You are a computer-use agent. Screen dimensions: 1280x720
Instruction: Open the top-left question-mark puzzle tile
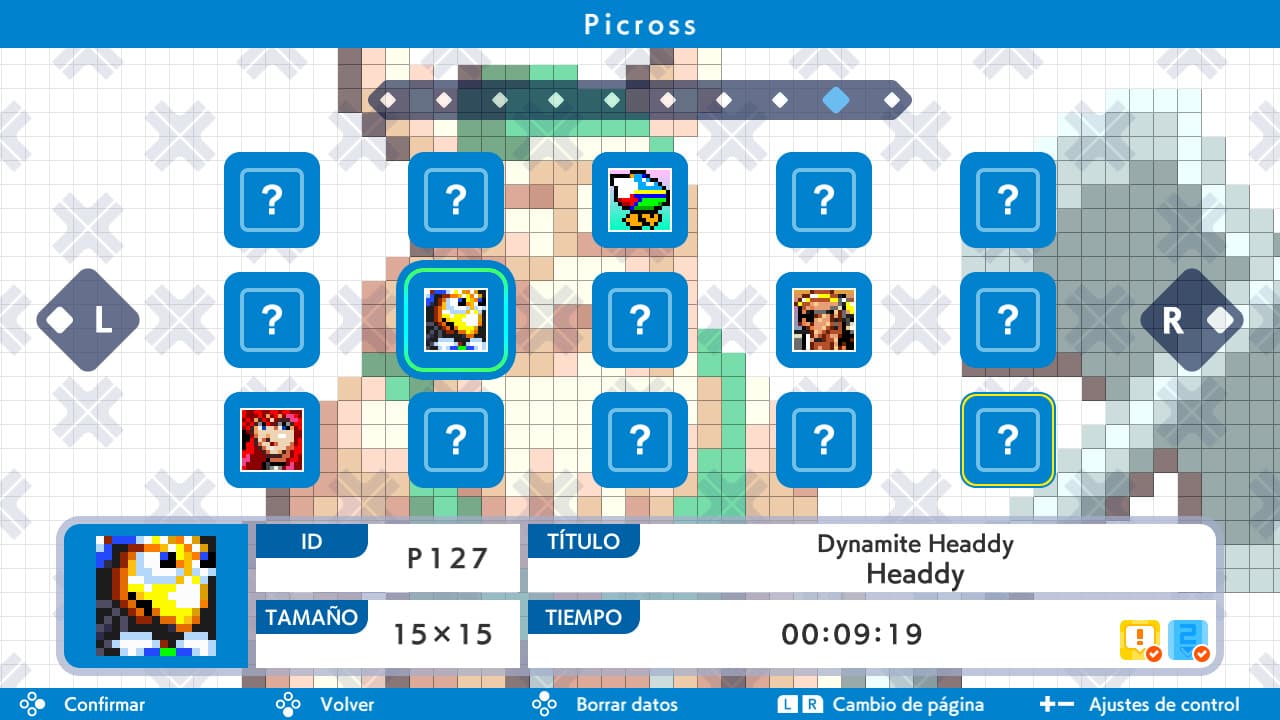(x=271, y=200)
